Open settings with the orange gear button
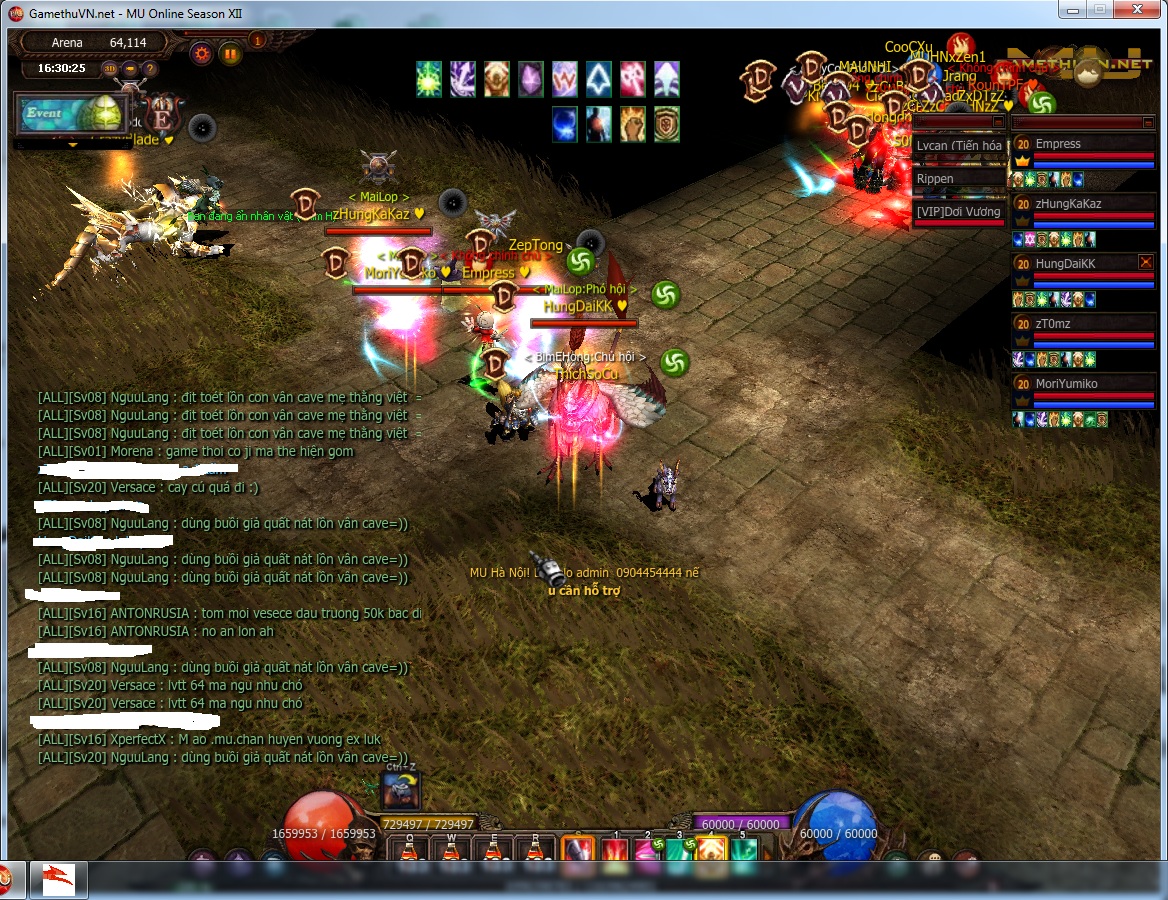Screen dimensions: 1168x900 pos(202,53)
